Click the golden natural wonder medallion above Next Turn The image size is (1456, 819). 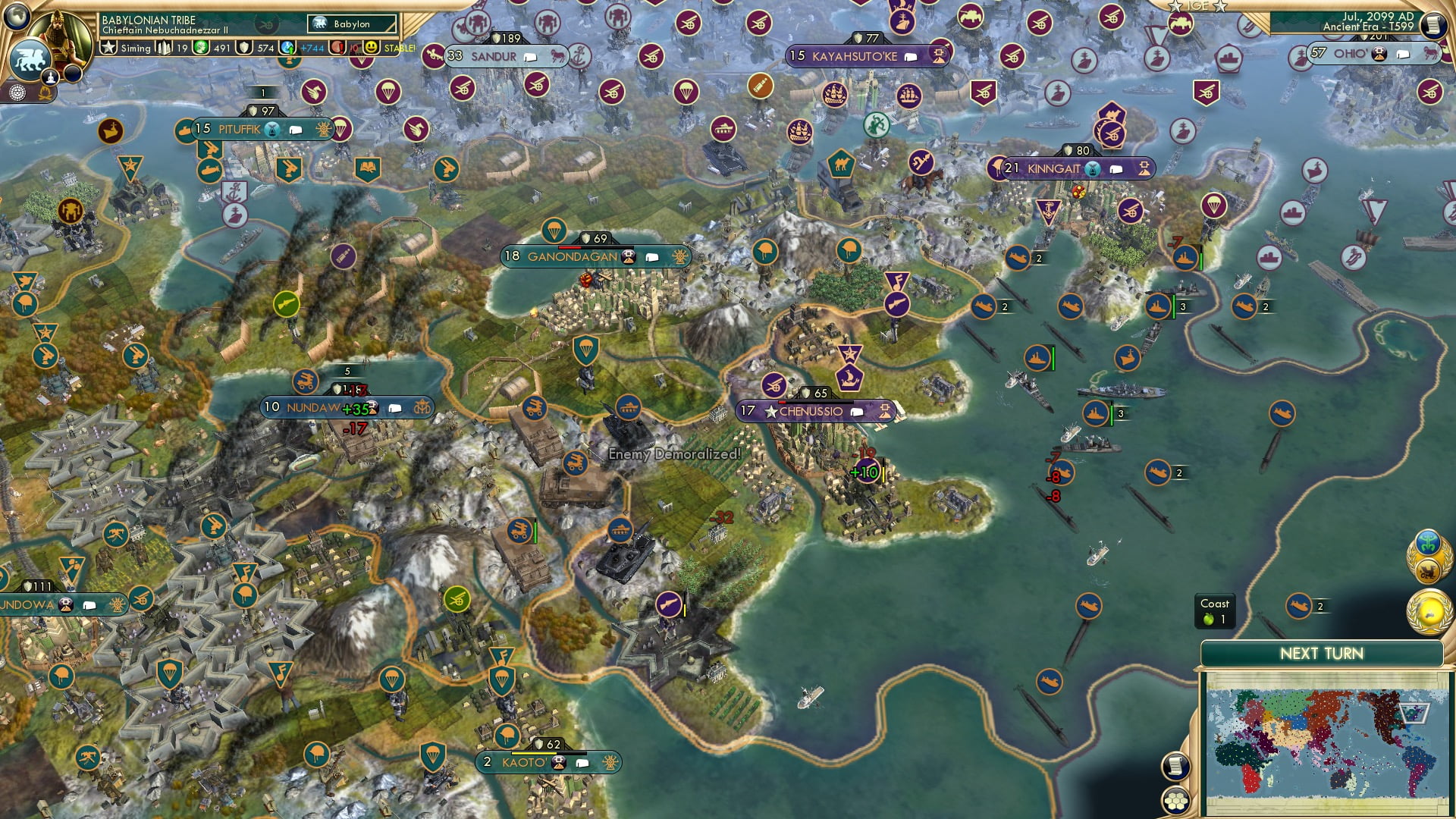(1428, 610)
